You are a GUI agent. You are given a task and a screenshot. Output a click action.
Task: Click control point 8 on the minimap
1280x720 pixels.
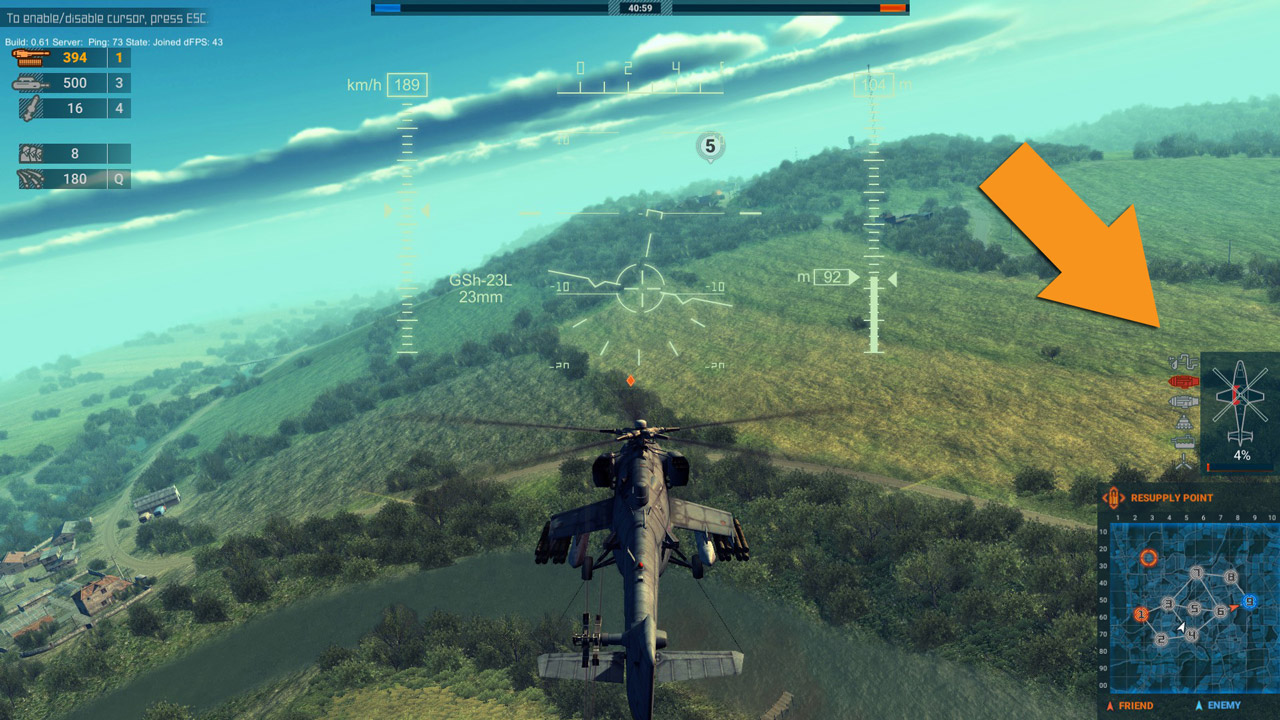point(1231,577)
